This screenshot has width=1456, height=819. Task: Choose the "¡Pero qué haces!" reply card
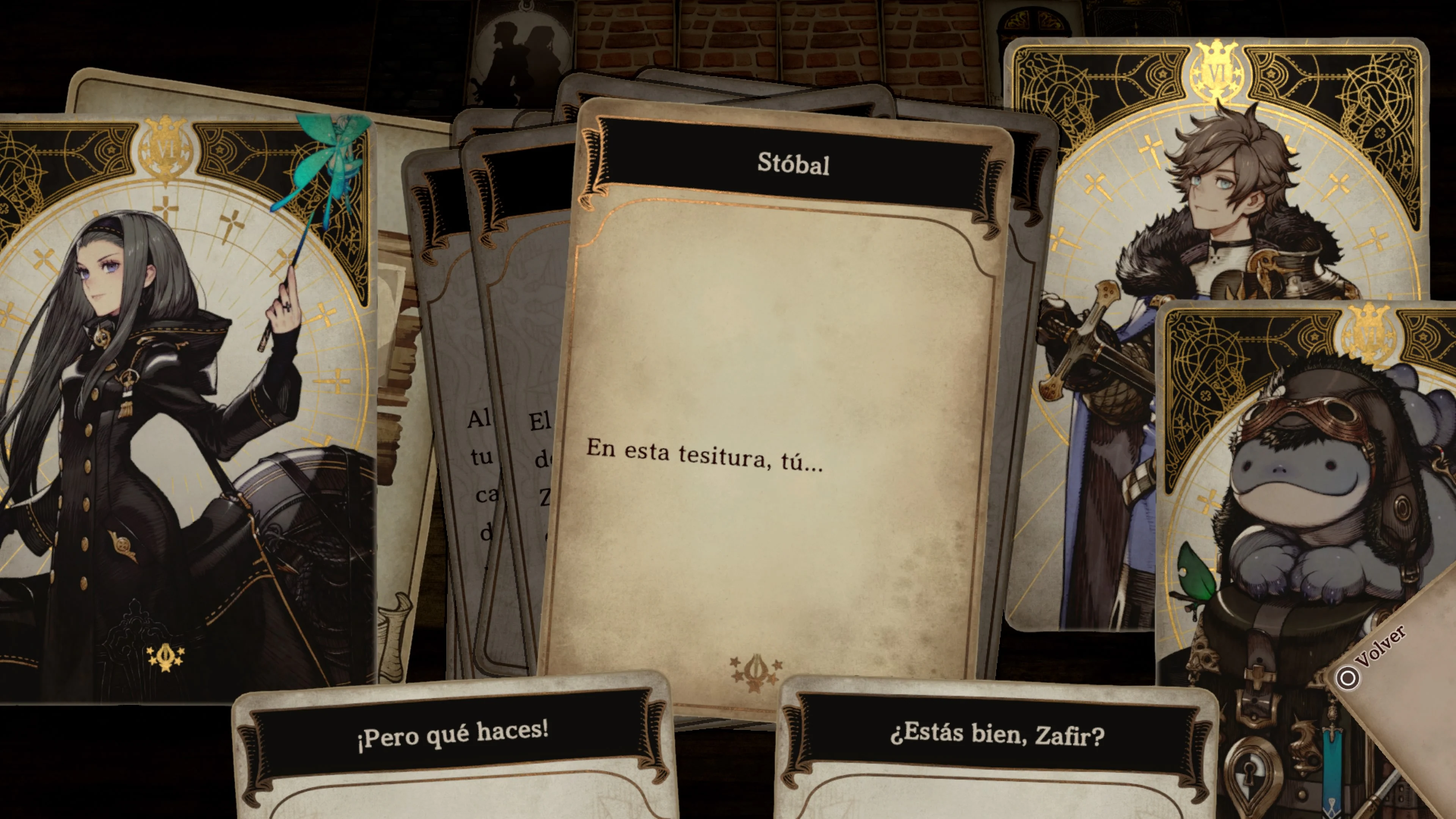coord(452,735)
